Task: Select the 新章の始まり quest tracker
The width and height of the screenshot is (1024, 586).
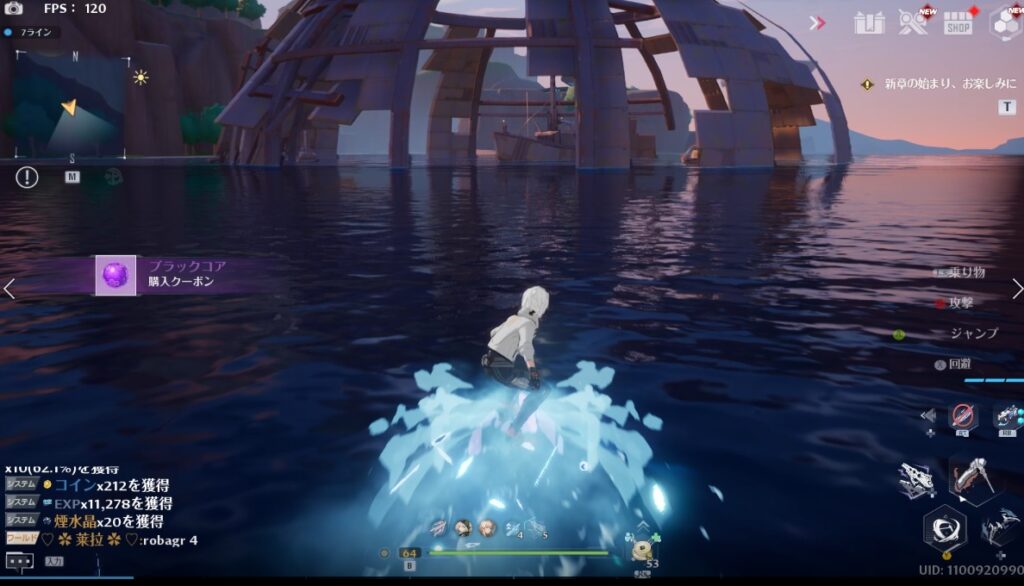Action: pyautogui.click(x=934, y=85)
